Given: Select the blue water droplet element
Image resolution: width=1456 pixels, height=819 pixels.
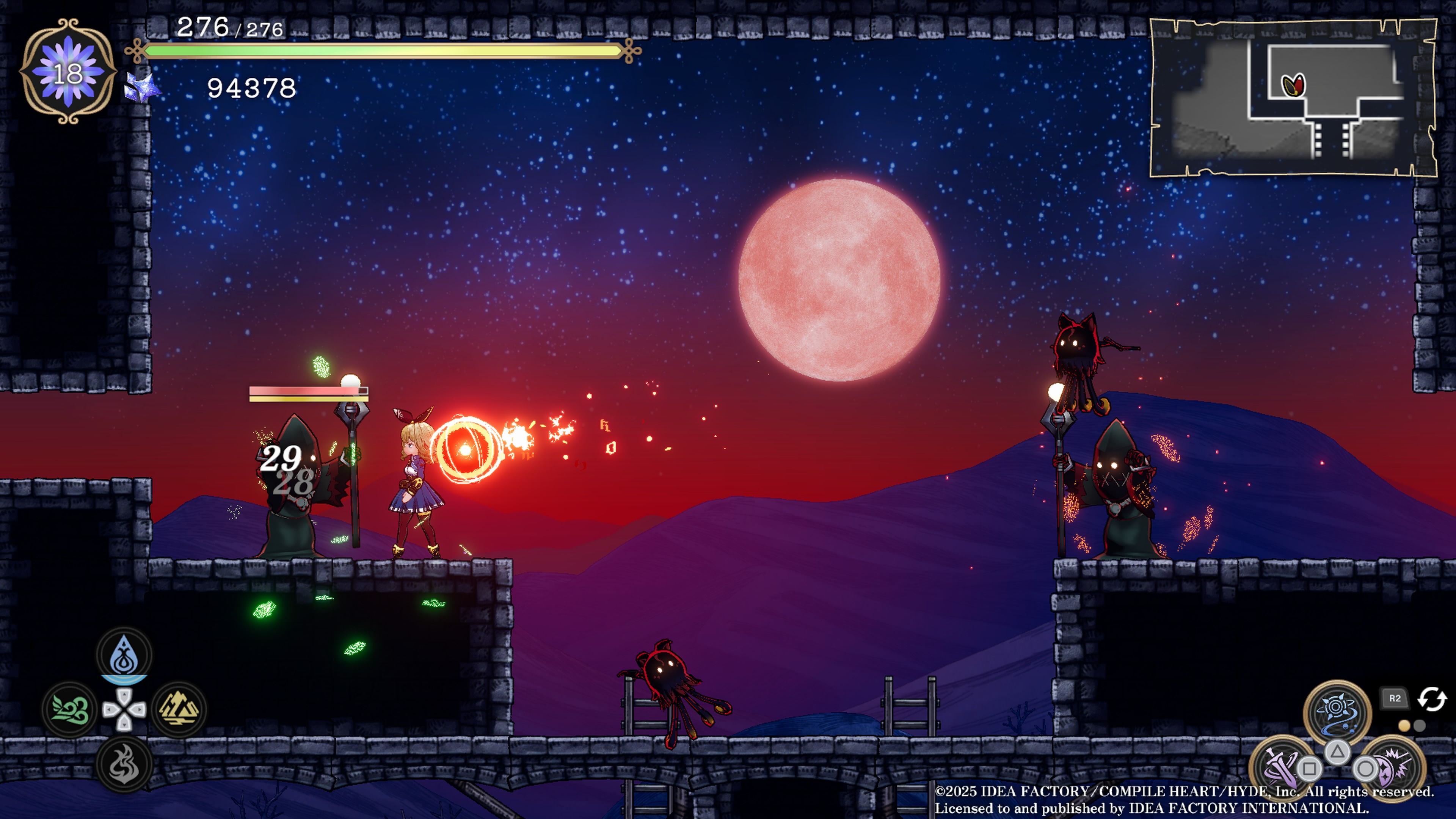Looking at the screenshot, I should pos(124,656).
